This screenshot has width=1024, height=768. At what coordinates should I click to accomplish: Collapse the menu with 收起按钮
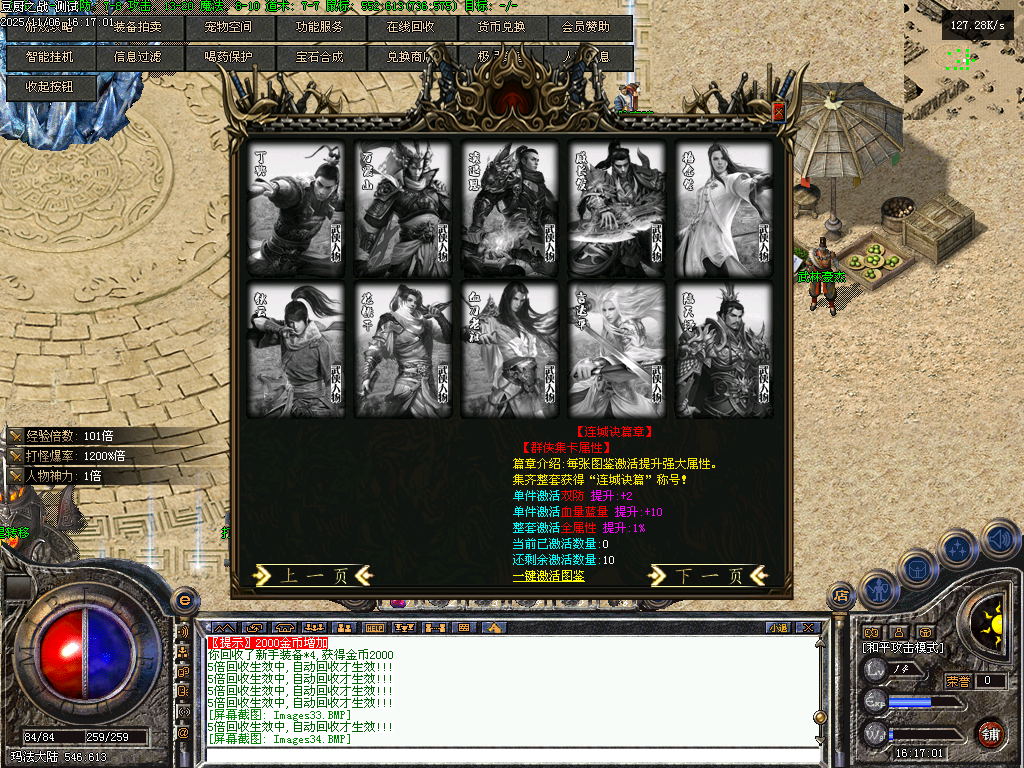click(x=50, y=87)
